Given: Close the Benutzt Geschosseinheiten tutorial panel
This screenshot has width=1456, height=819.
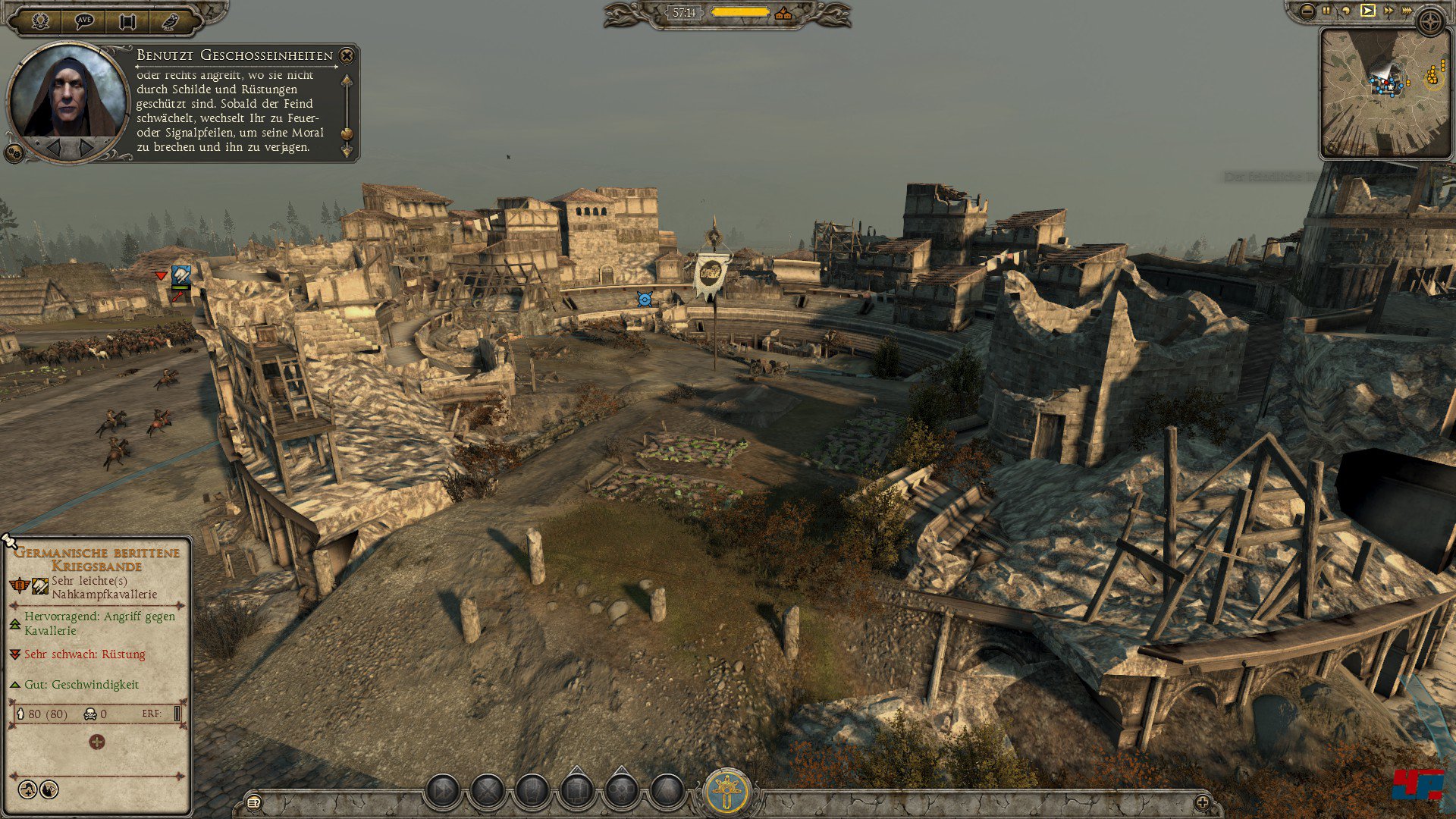Looking at the screenshot, I should tap(347, 55).
